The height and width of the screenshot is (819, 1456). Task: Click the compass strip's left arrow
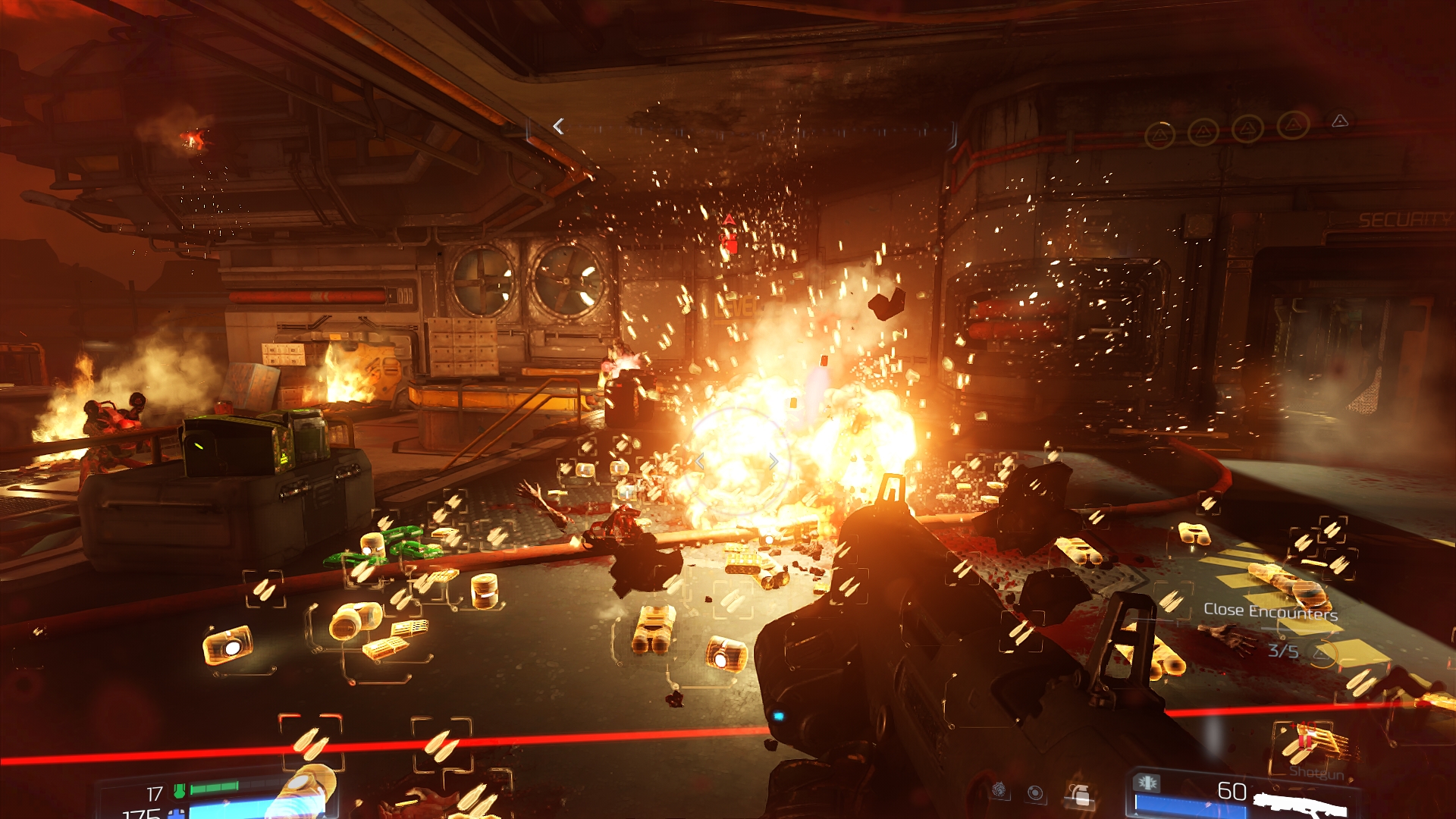(559, 127)
